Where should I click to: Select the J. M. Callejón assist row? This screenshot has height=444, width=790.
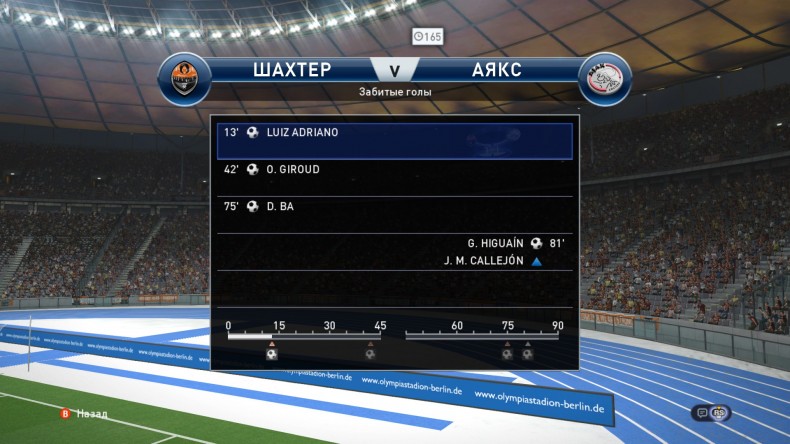(x=492, y=261)
